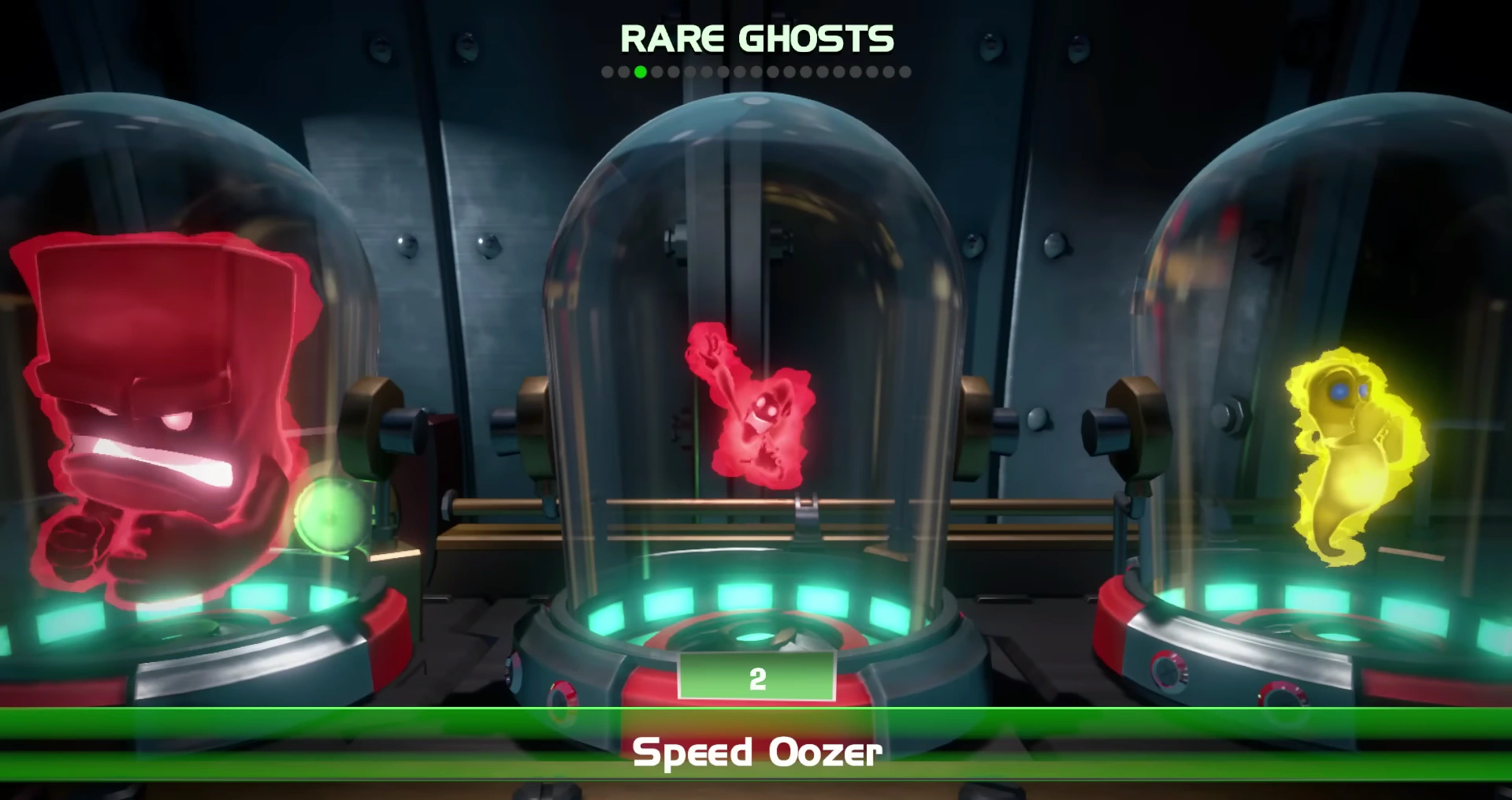
Task: Select the first gray page indicator dot
Action: tap(607, 72)
